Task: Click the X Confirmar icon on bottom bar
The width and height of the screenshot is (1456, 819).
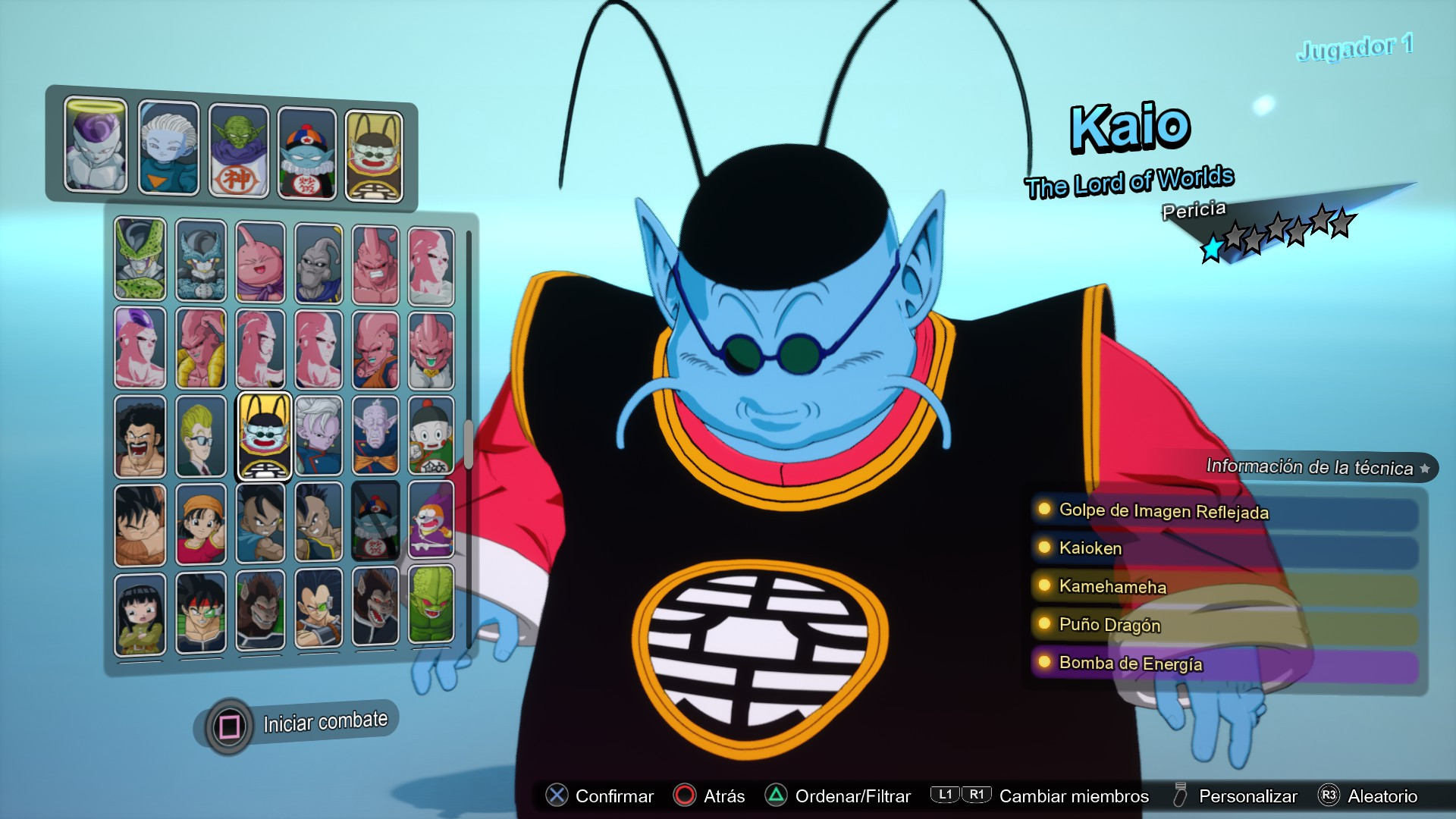Action: (557, 796)
